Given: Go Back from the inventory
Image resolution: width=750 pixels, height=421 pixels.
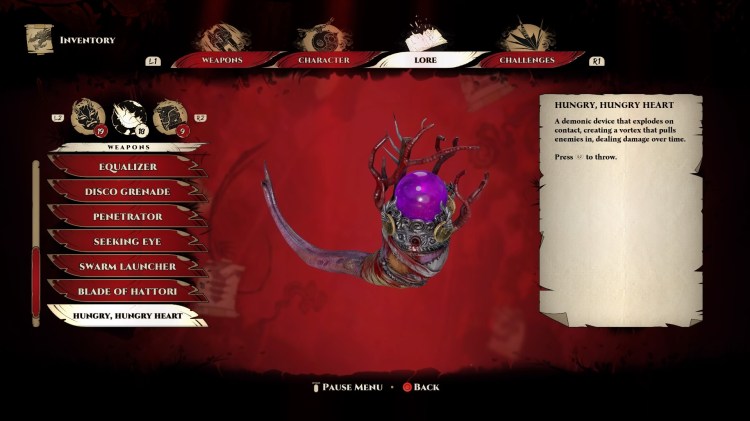Looking at the screenshot, I should 421,387.
